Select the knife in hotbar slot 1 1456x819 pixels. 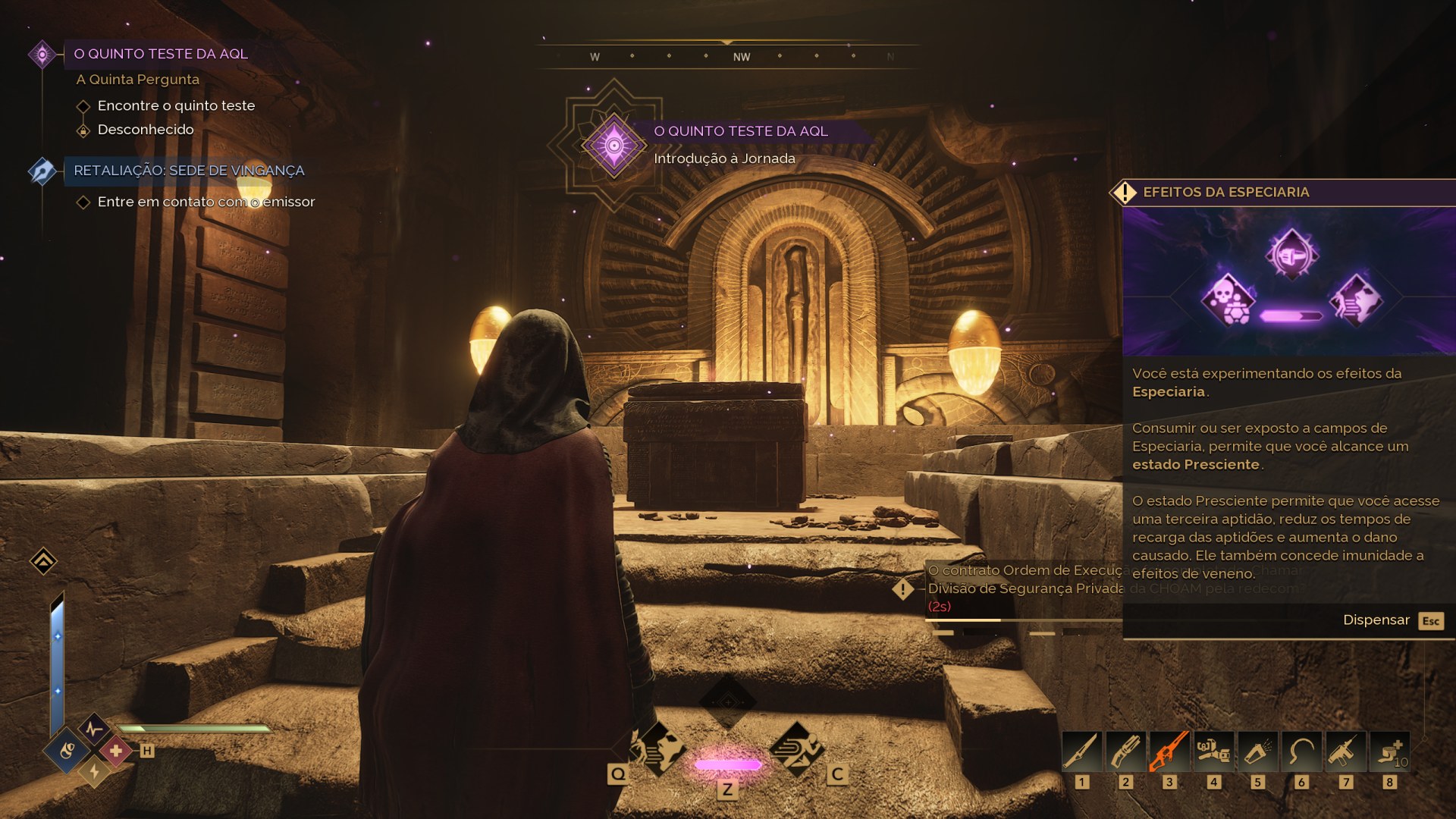(x=1081, y=752)
